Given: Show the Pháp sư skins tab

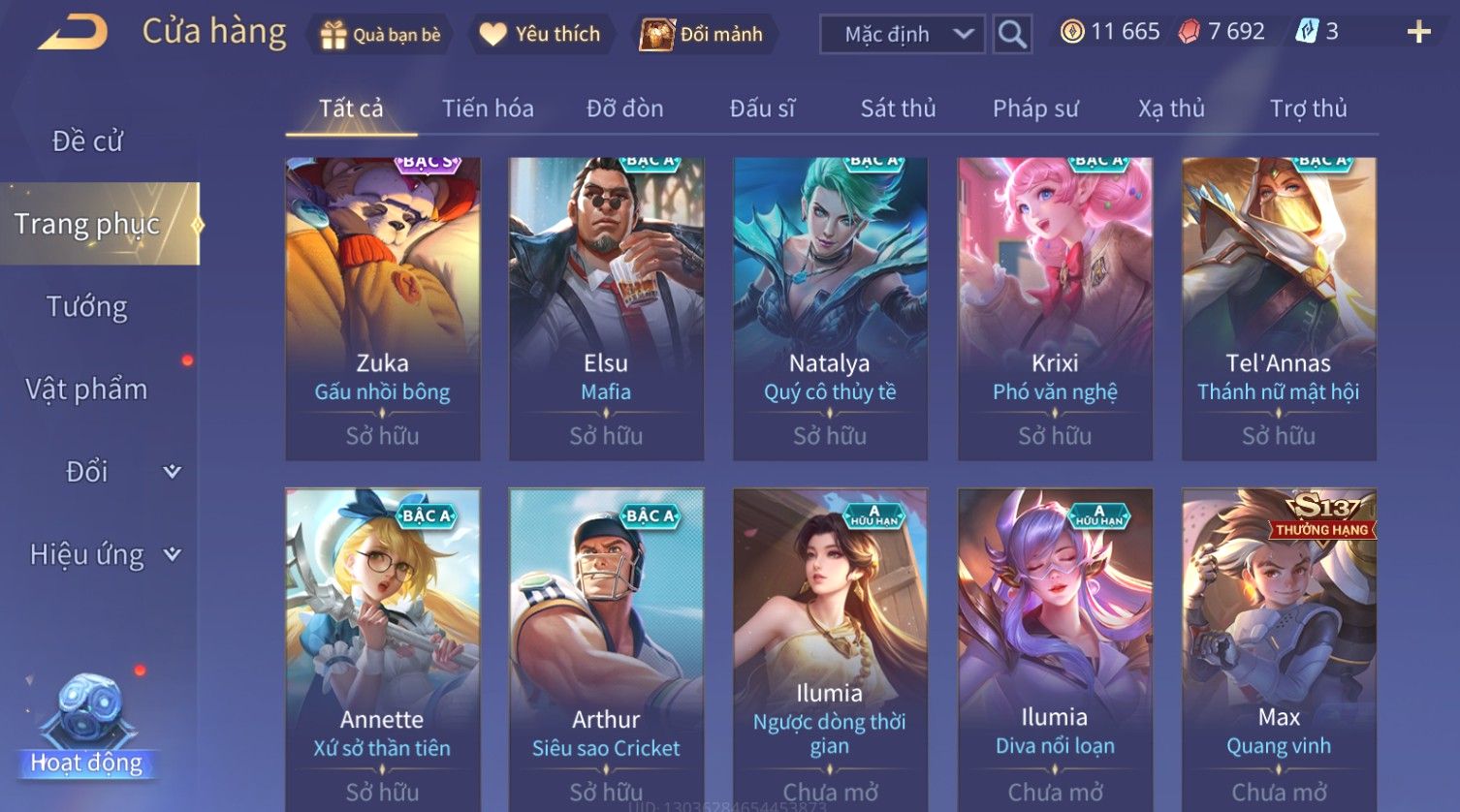Looking at the screenshot, I should 1035,109.
